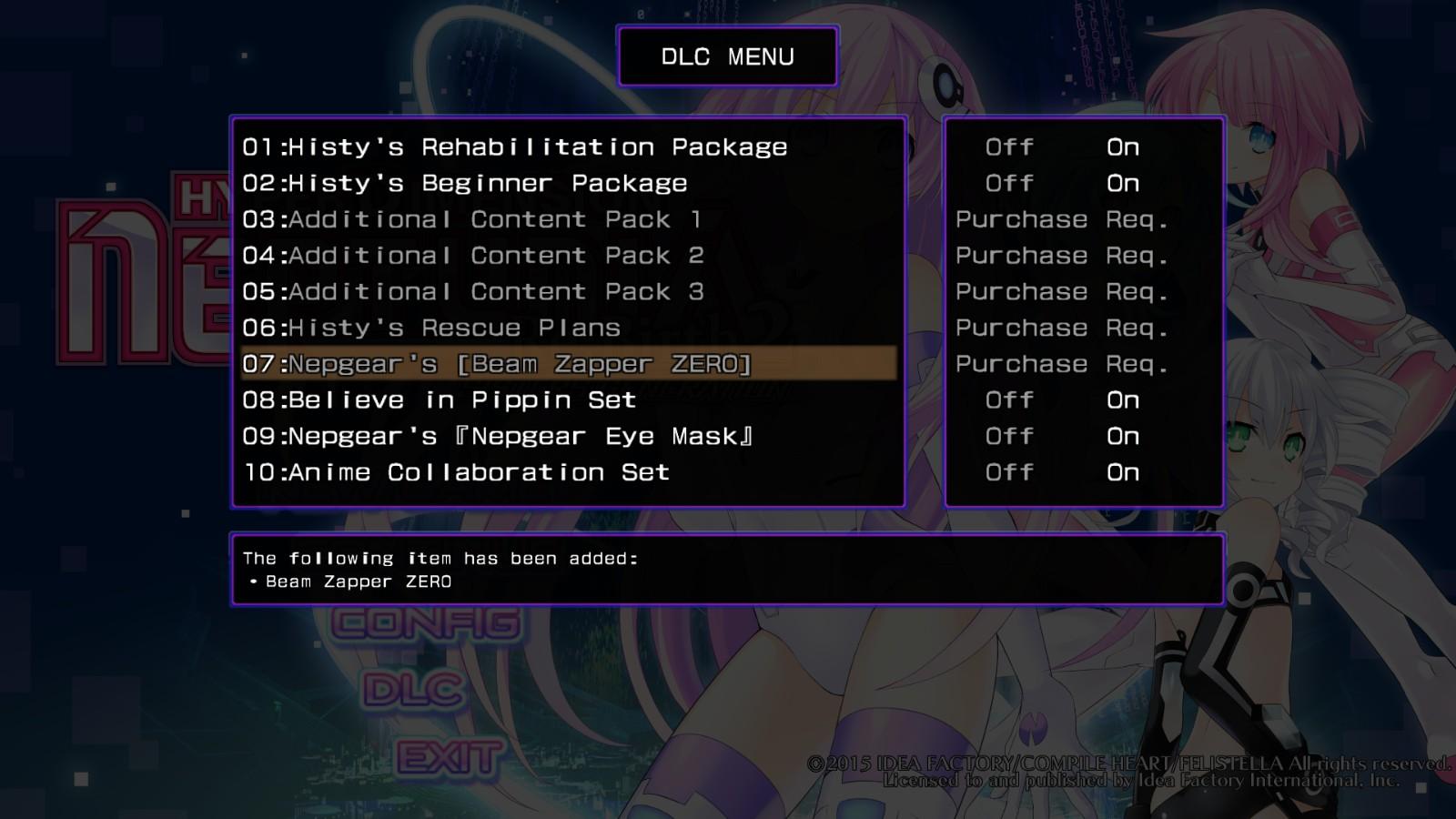Turn off Histy's Beginner Package

[x=1009, y=183]
